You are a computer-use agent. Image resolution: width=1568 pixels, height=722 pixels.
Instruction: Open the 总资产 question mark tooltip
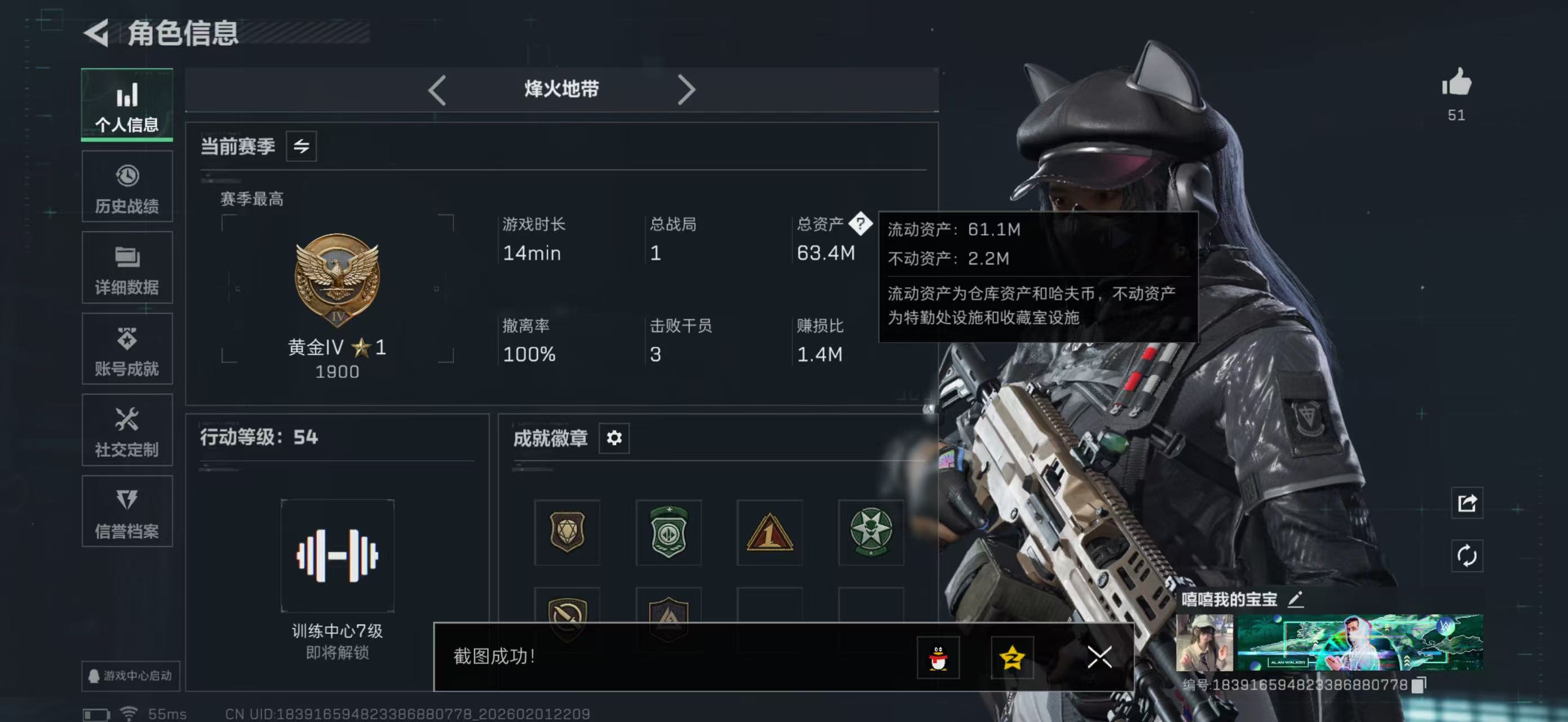click(862, 224)
